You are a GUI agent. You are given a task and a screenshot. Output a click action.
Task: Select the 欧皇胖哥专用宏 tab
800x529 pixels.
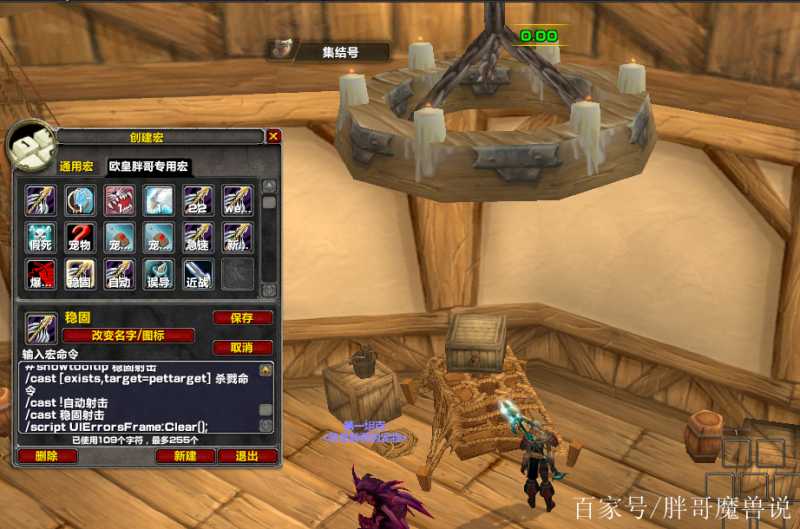click(149, 167)
